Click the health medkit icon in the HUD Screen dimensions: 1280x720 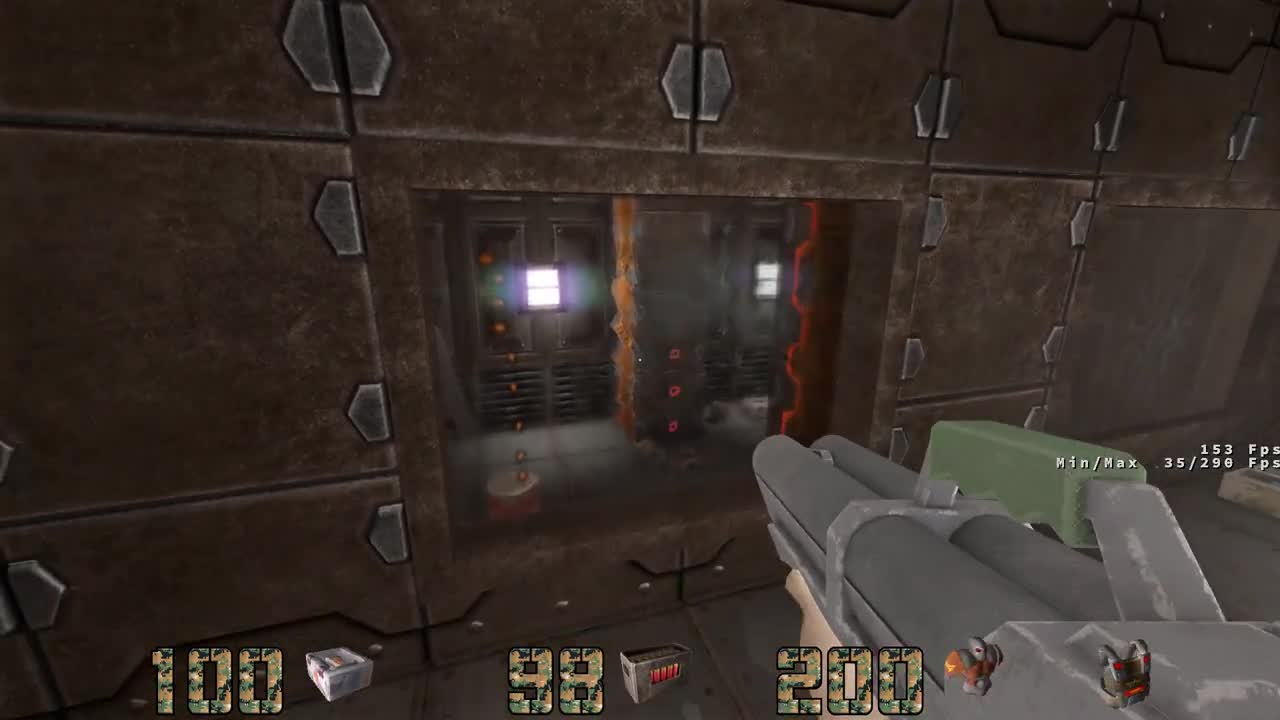[335, 672]
